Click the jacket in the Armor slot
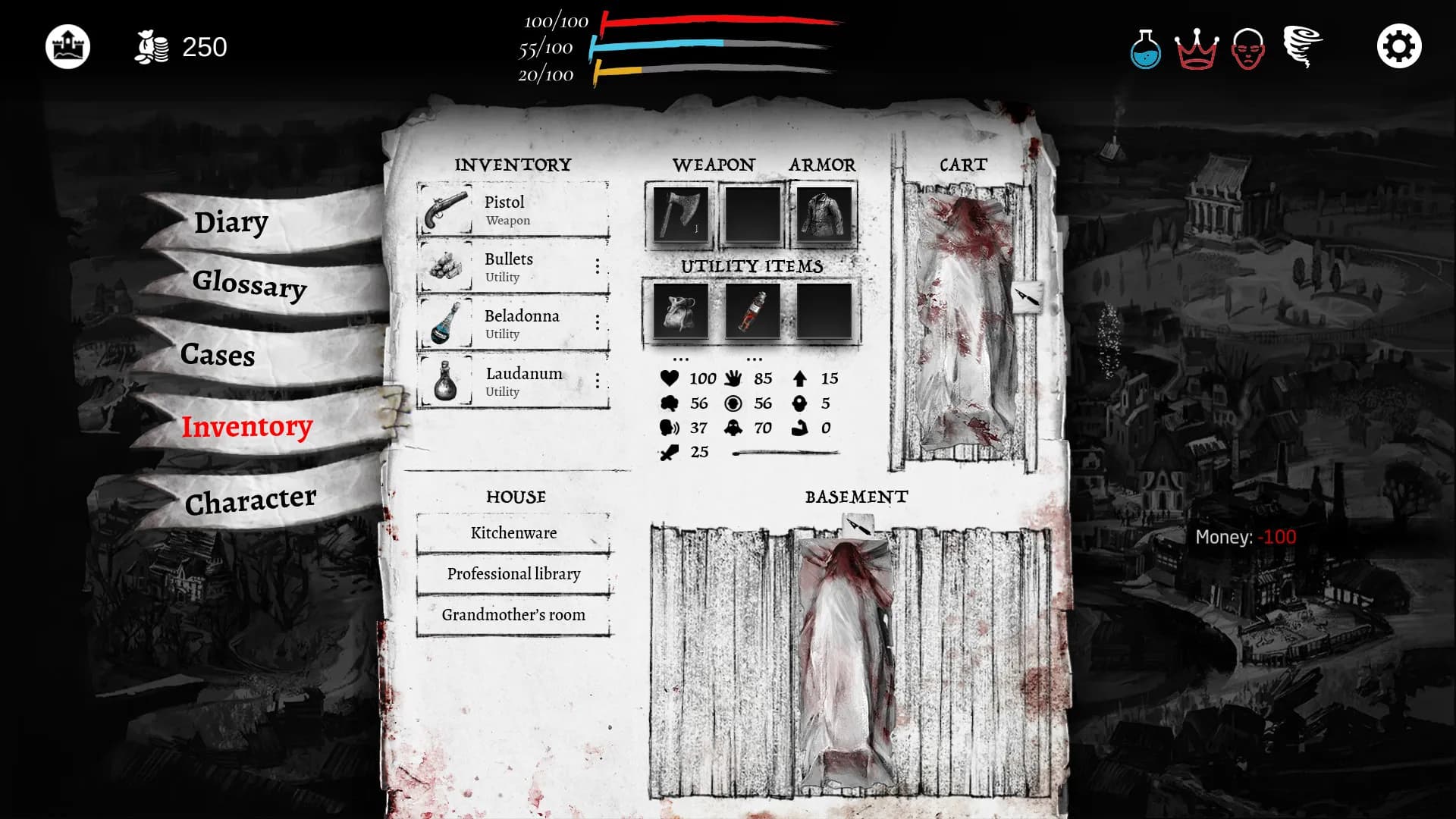Viewport: 1456px width, 819px height. [824, 214]
